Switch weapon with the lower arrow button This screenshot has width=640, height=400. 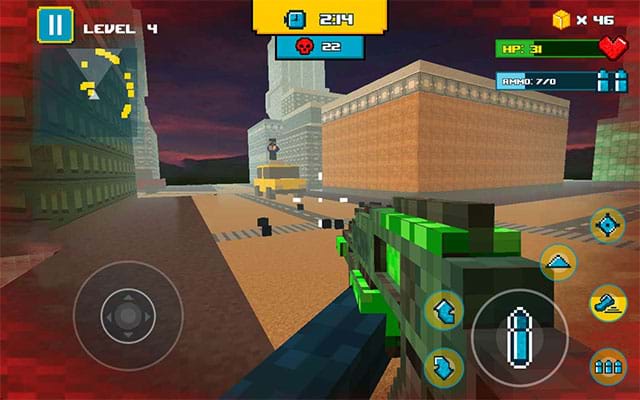pos(443,367)
